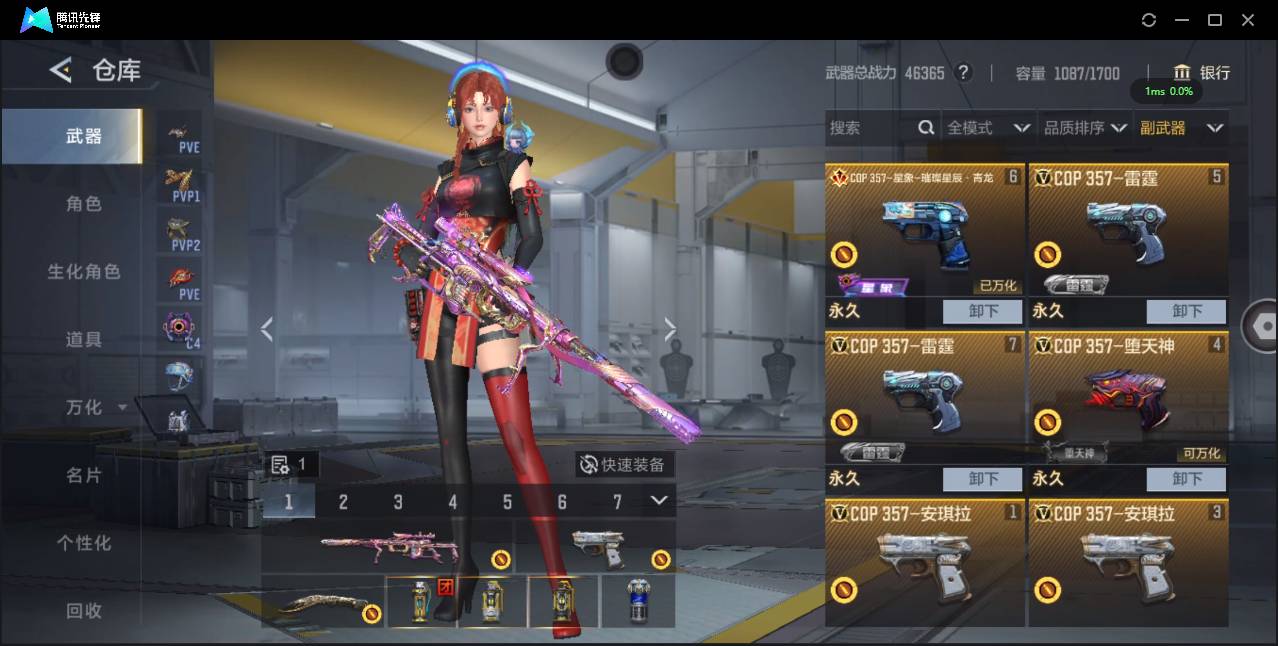
Task: Open the 全模式 mode dropdown
Action: pyautogui.click(x=988, y=128)
